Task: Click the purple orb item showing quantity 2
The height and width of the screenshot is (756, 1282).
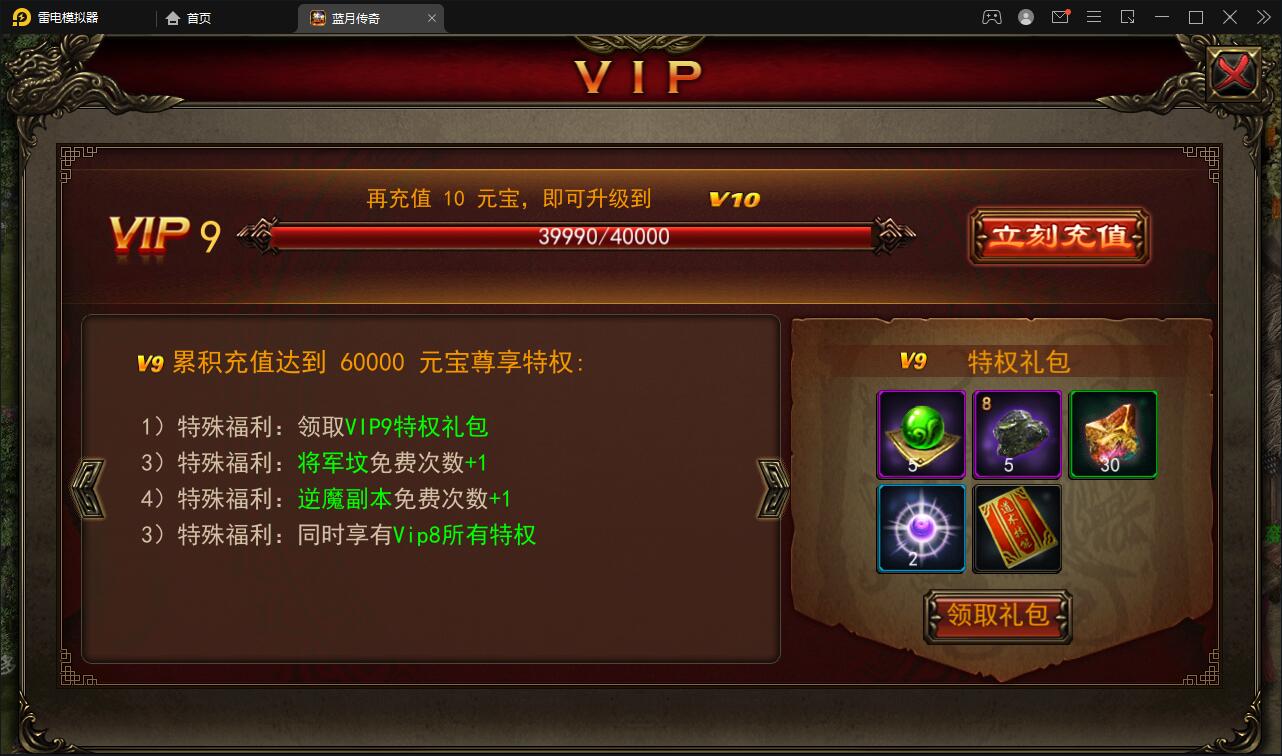Action: coord(920,528)
